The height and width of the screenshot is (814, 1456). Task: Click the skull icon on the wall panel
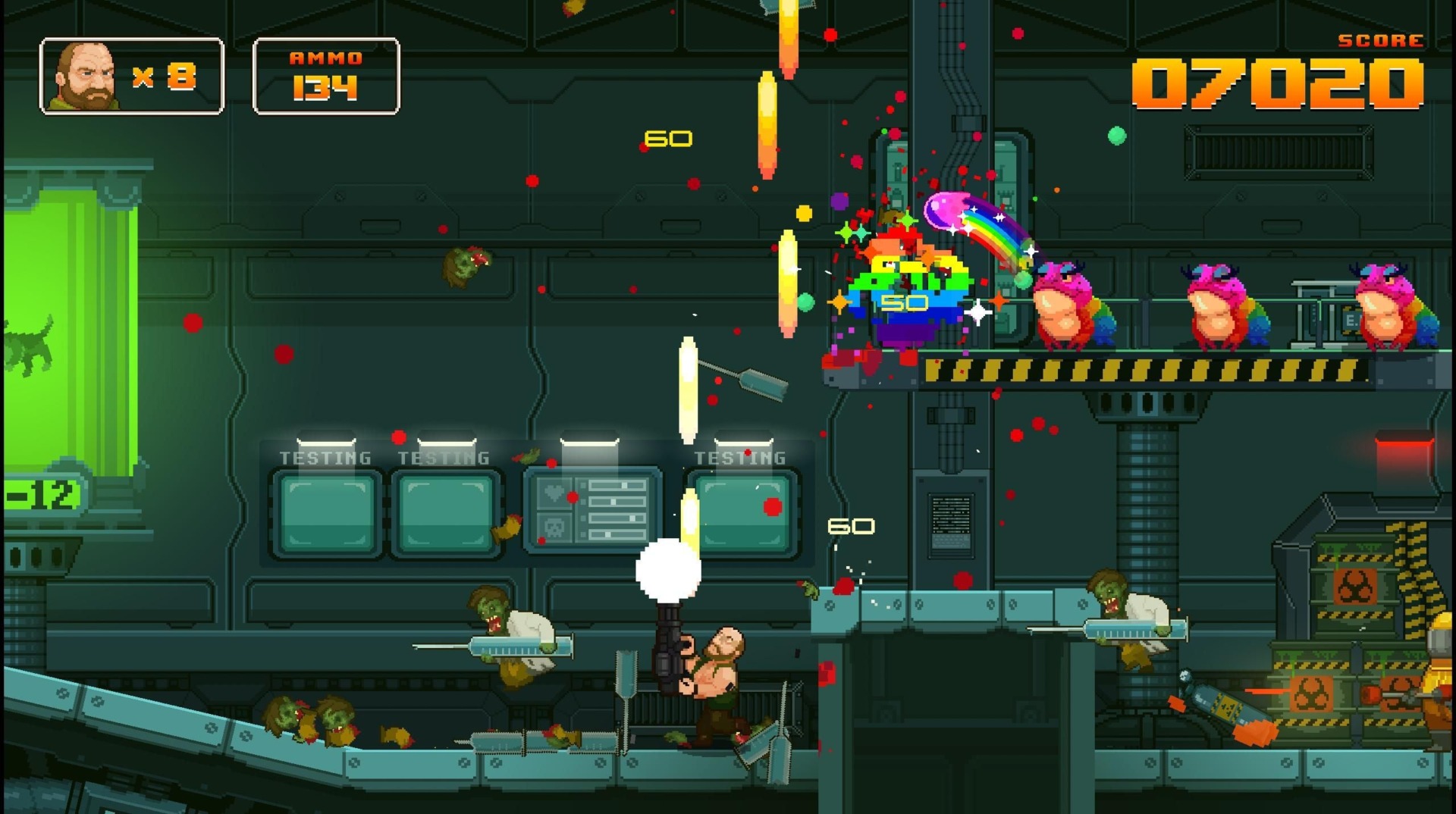coord(555,528)
